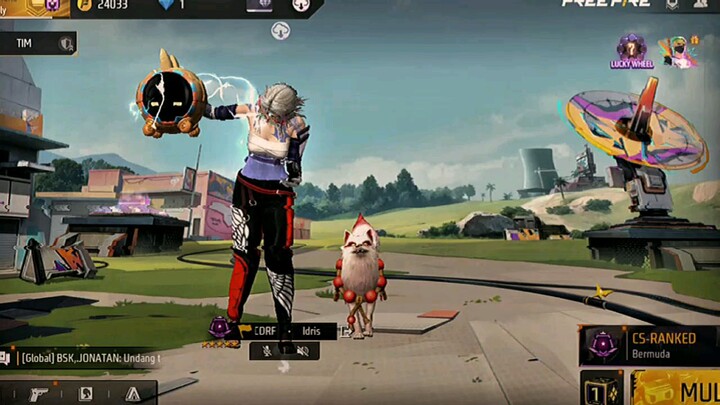Open the Global chat message bar
The width and height of the screenshot is (720, 405).
point(85,357)
